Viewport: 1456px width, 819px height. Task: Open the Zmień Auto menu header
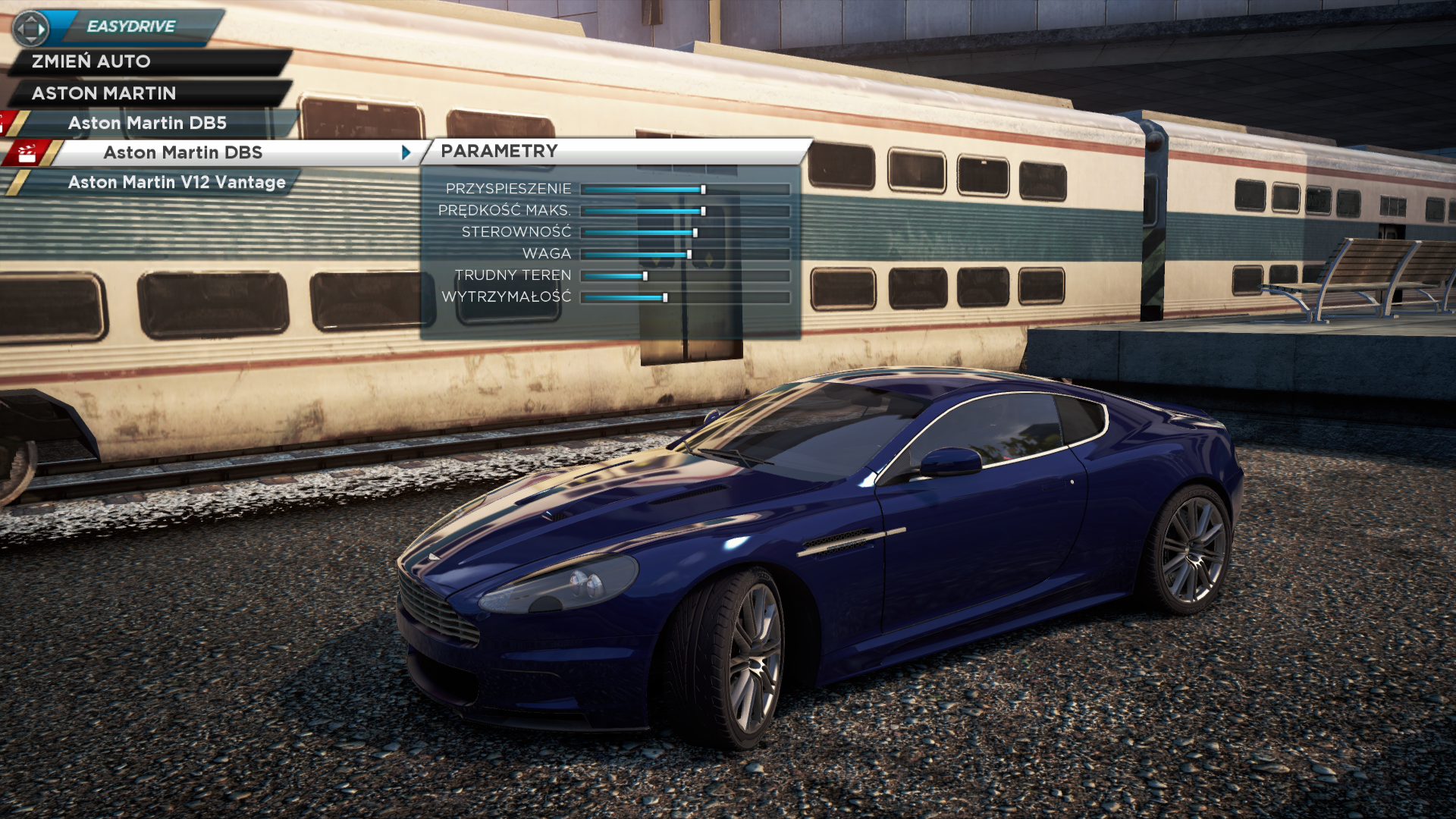tap(91, 61)
